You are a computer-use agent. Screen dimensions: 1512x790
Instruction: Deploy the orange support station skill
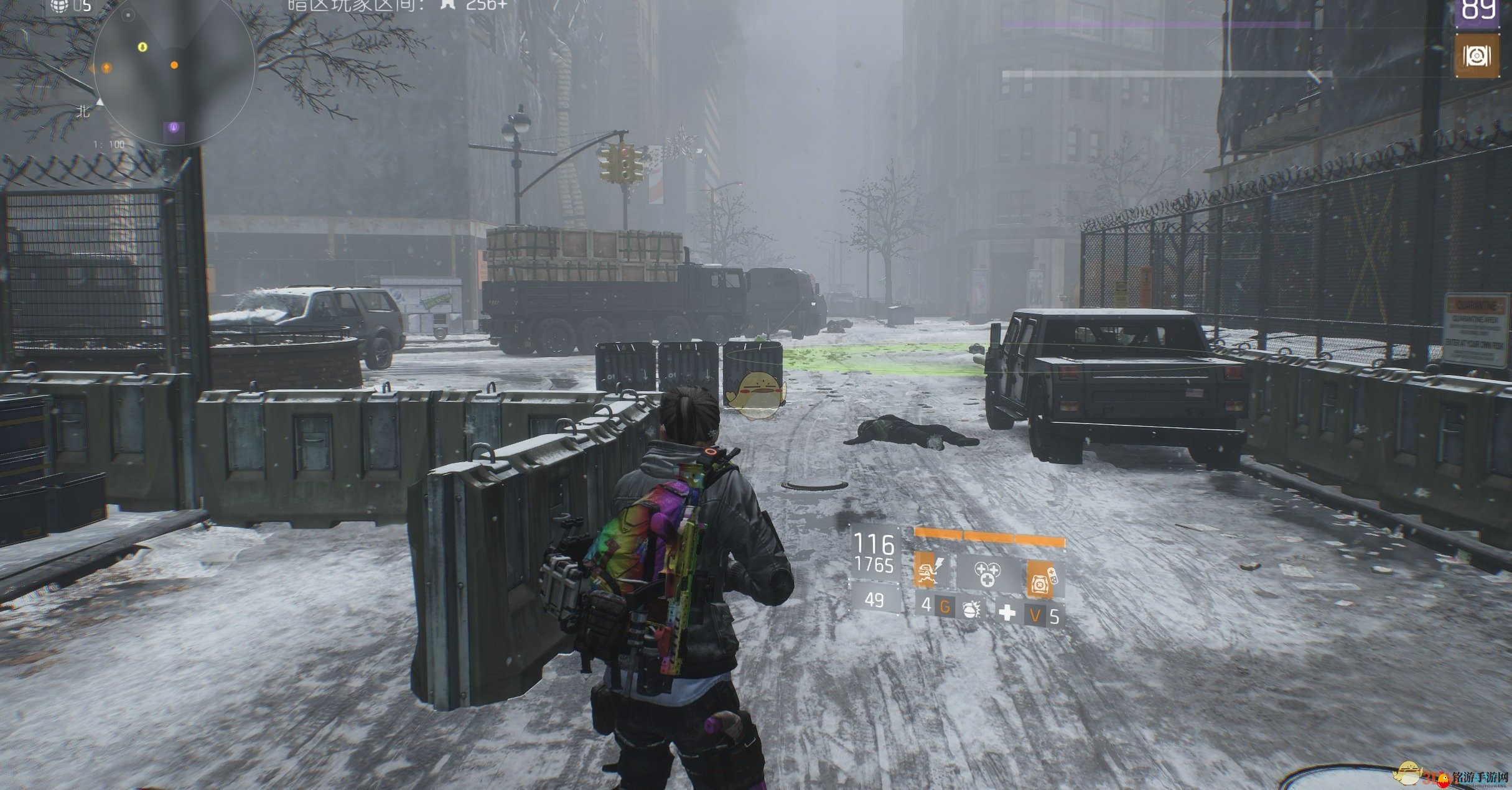click(x=1041, y=577)
